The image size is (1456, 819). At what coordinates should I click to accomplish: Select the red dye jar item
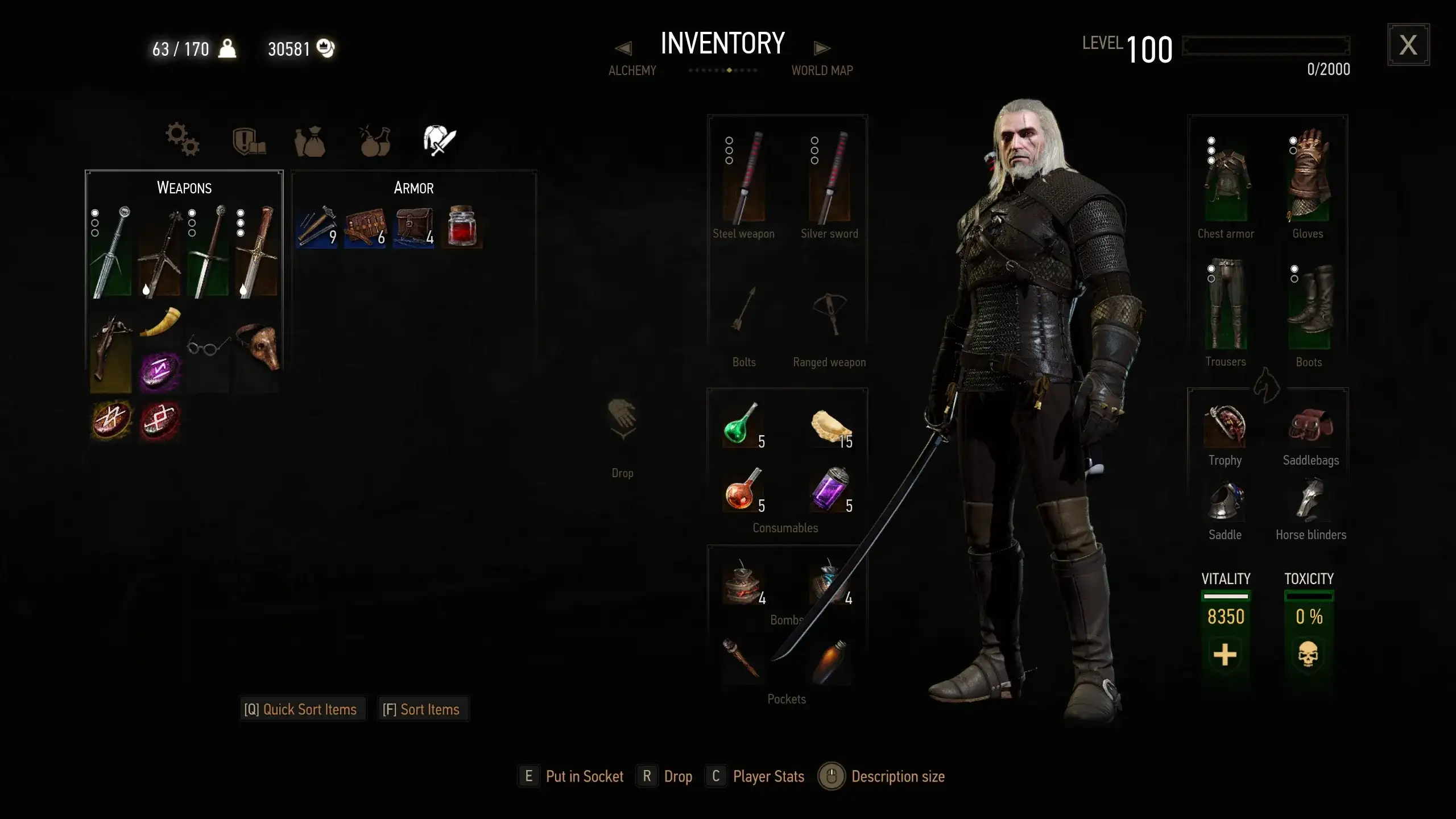(462, 226)
